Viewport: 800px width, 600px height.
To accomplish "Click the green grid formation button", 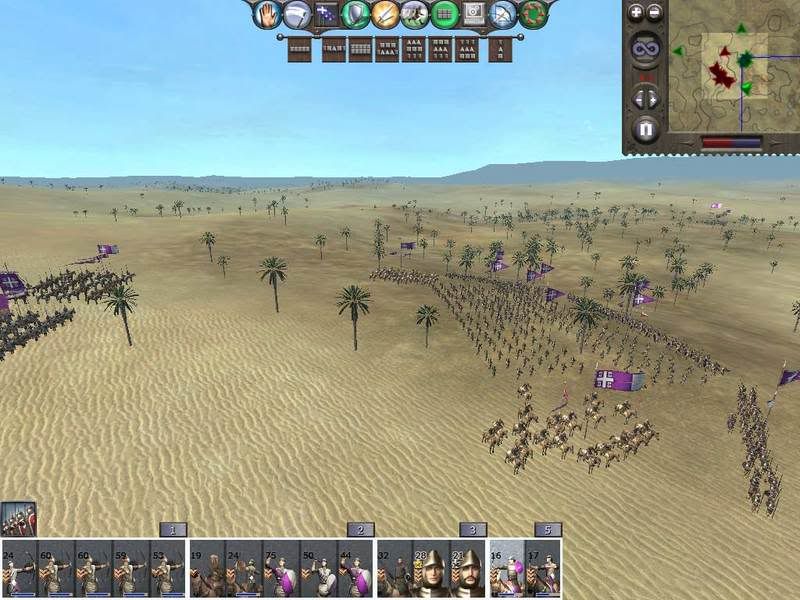I will (445, 14).
